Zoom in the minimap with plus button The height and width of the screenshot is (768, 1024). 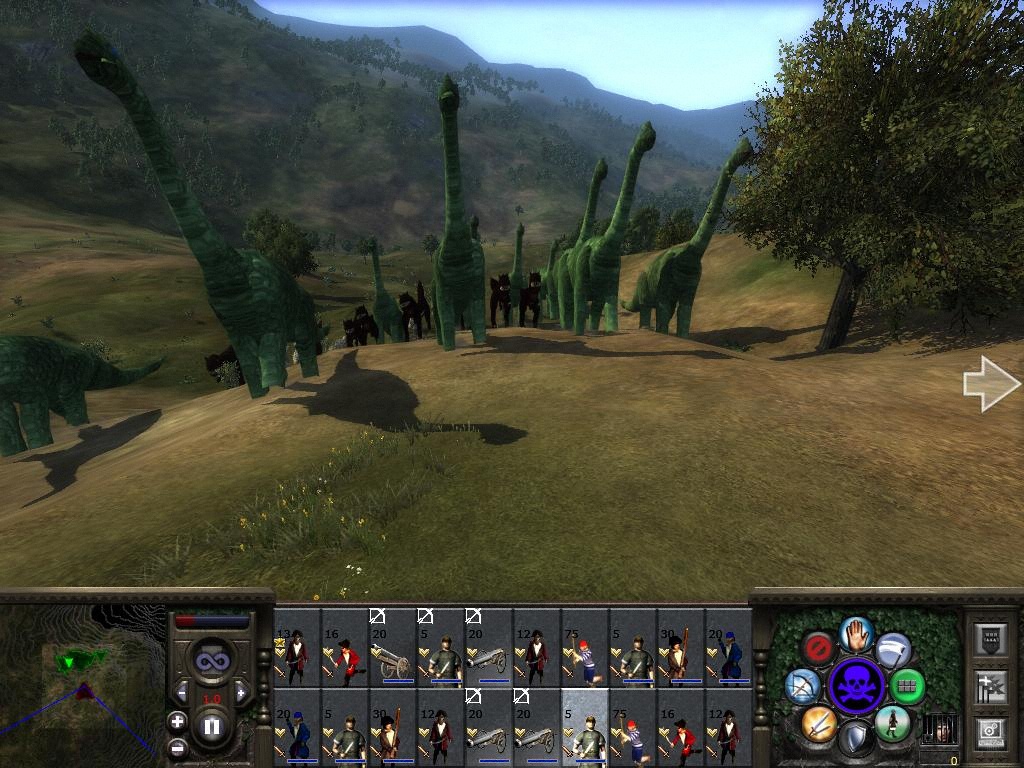(177, 721)
